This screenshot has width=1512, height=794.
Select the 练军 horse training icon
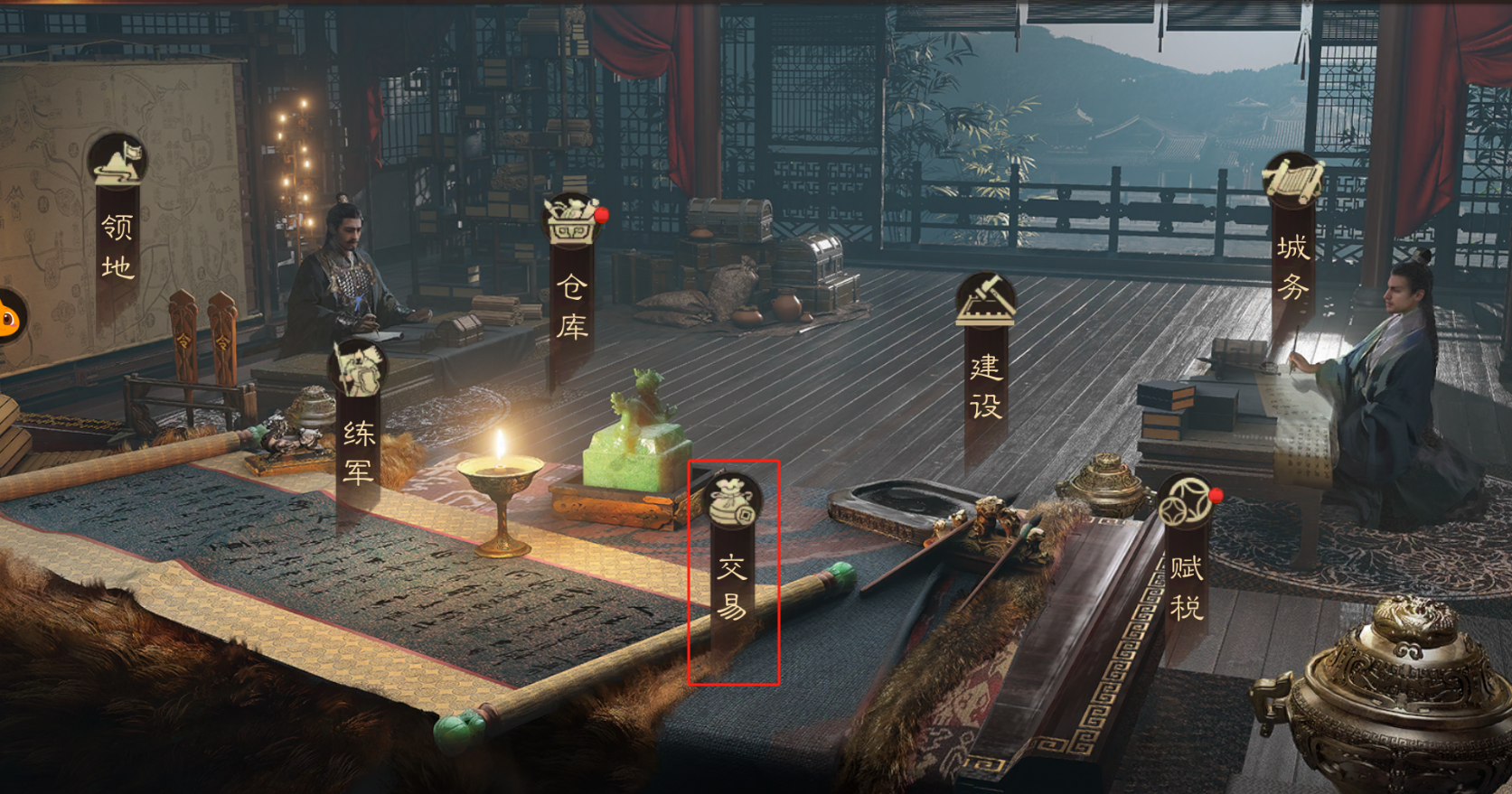[x=355, y=369]
